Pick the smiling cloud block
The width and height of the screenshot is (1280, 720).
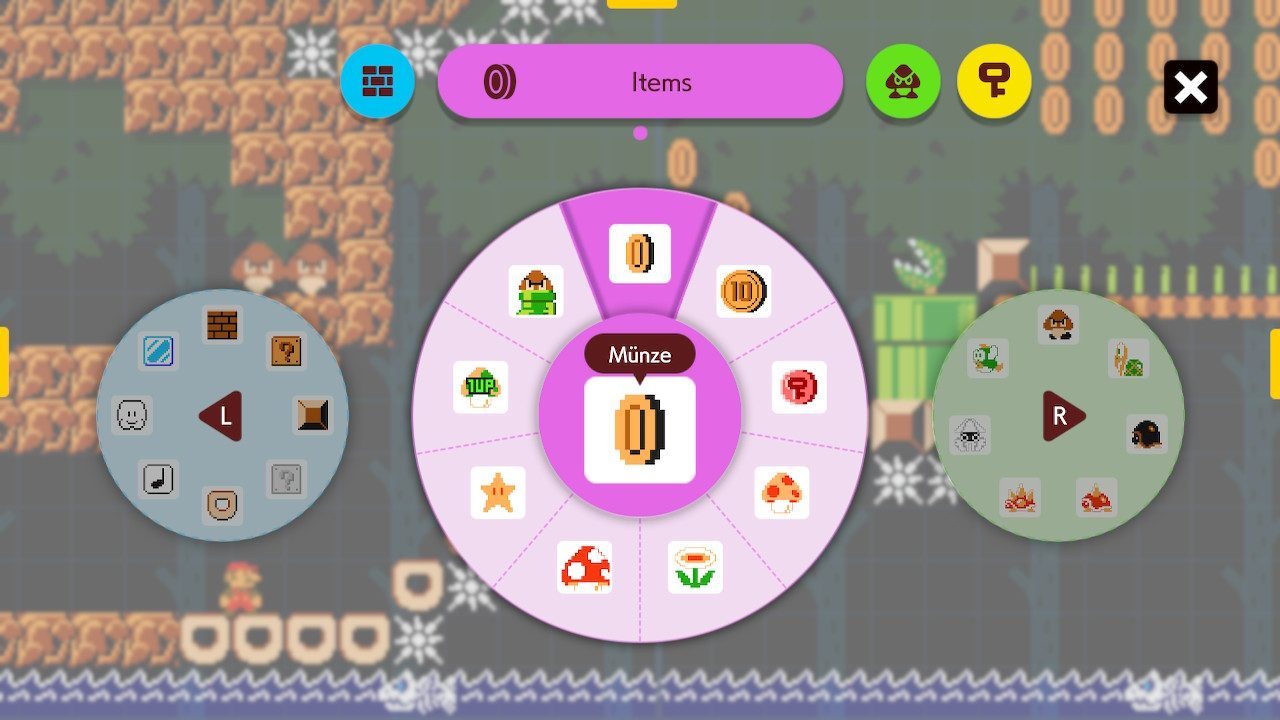(x=133, y=415)
